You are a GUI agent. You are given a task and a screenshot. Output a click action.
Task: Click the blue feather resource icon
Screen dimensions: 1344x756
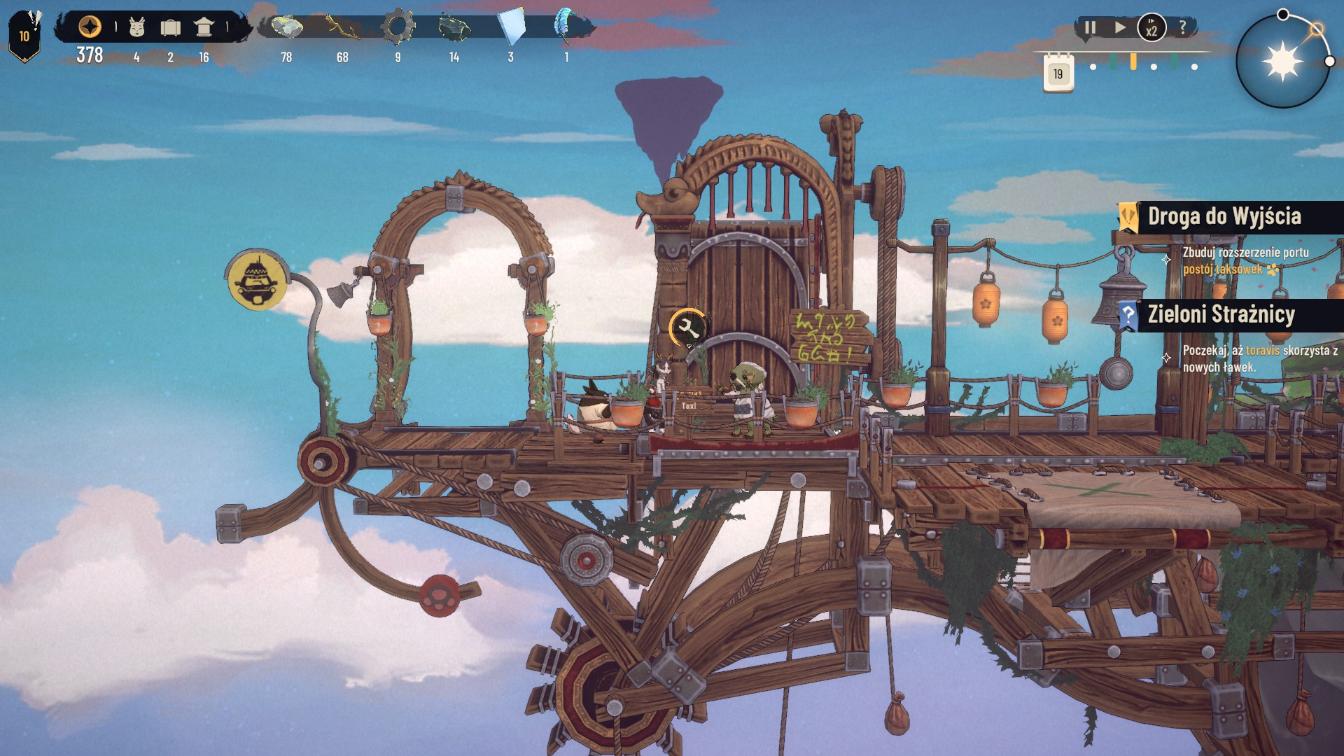pyautogui.click(x=566, y=25)
